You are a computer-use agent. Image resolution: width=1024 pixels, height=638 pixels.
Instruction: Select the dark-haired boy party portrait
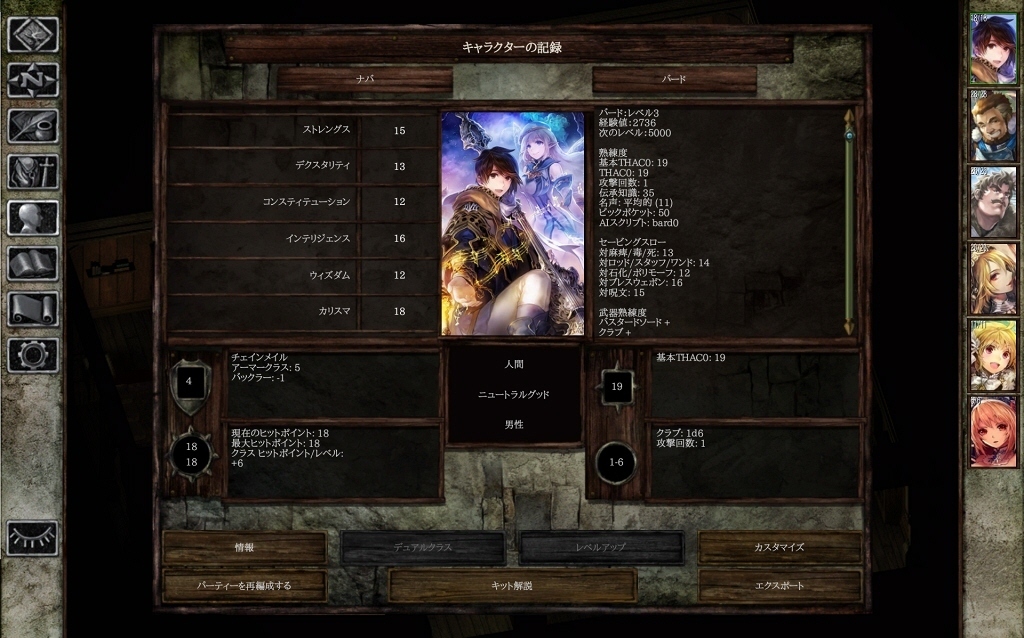(993, 48)
